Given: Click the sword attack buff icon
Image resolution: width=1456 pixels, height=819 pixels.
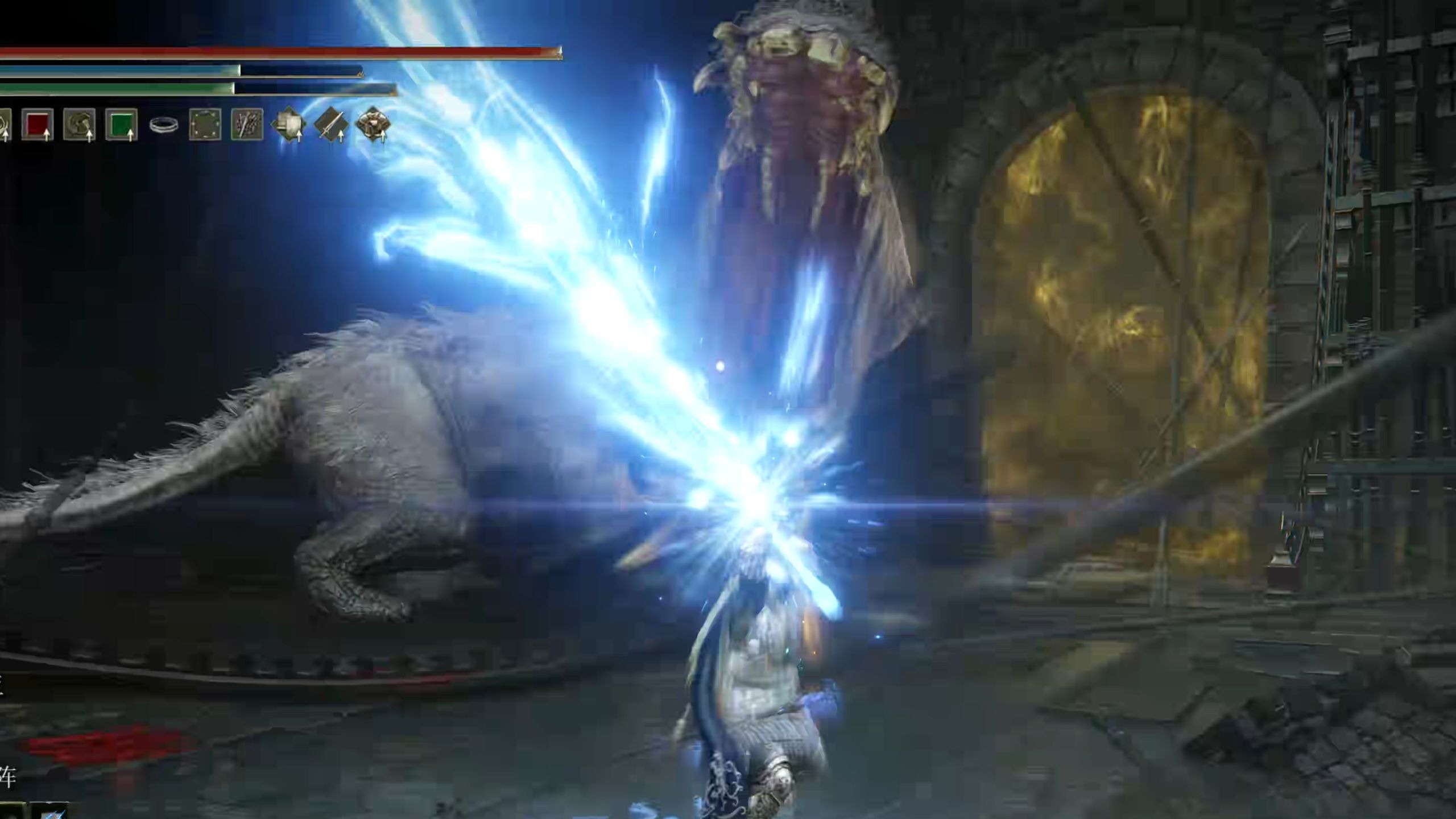Looking at the screenshot, I should coord(331,124).
